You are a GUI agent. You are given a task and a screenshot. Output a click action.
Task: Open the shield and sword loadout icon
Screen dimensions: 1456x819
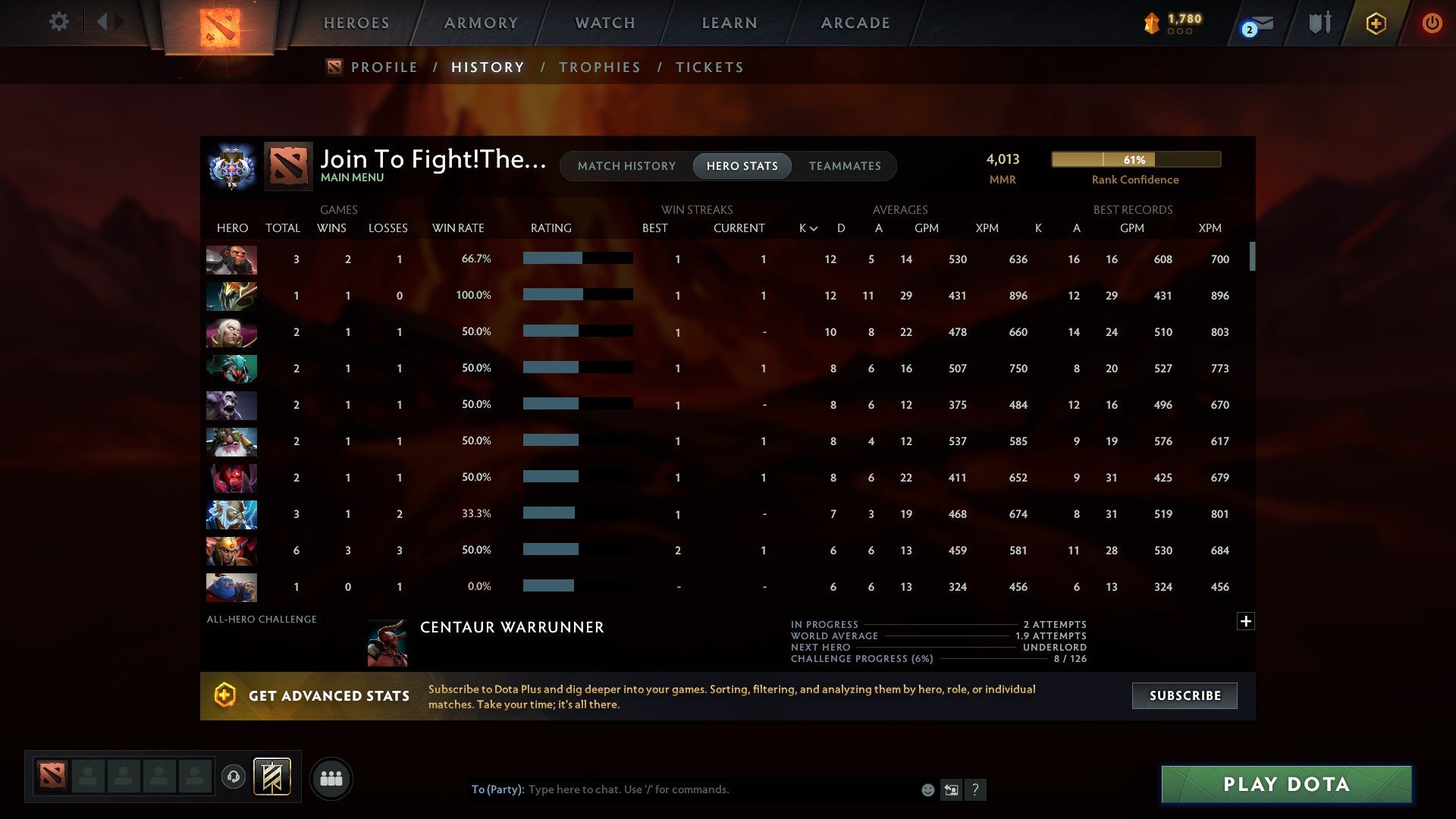point(1319,22)
